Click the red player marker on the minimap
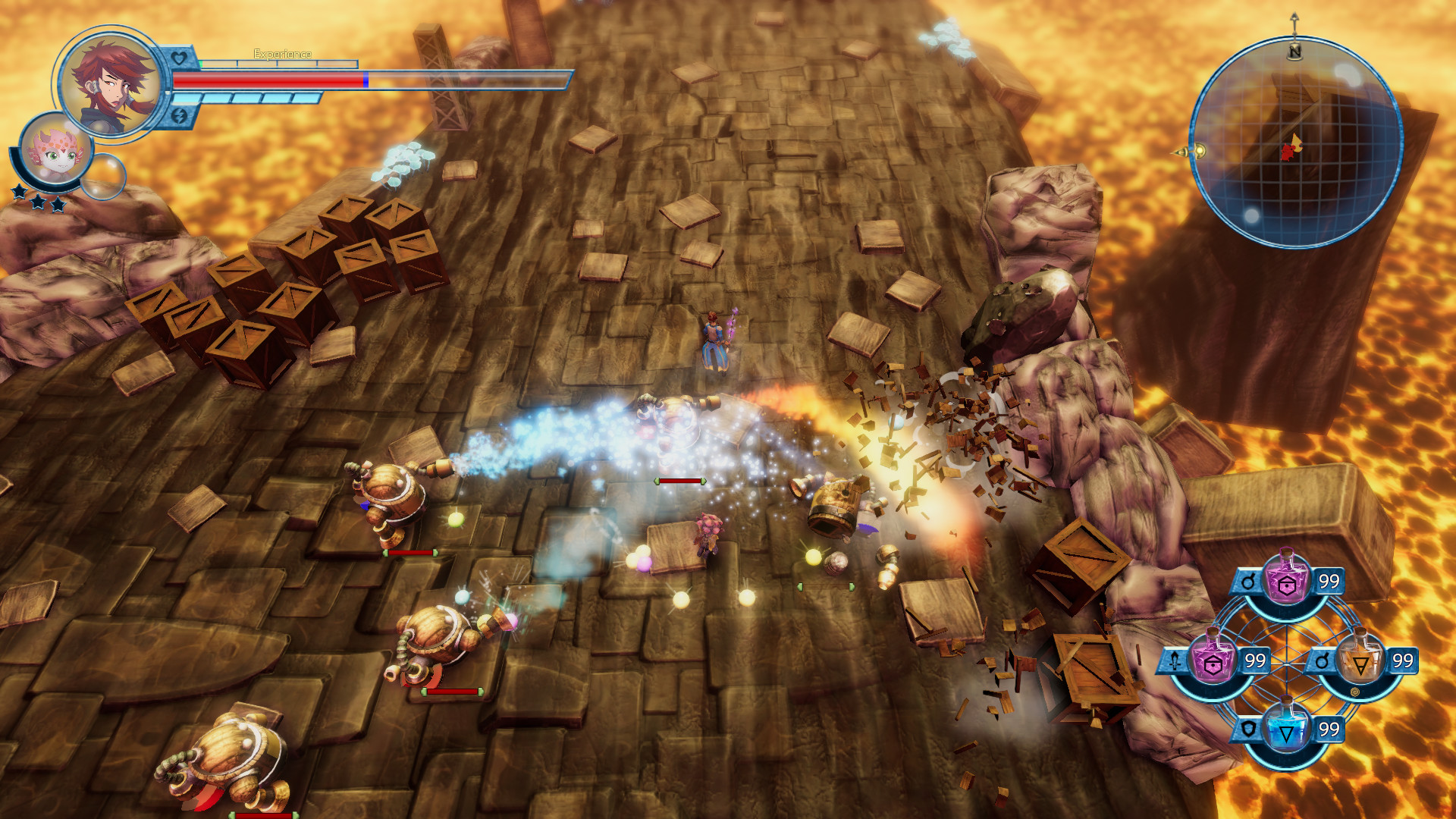Viewport: 1456px width, 819px height. click(1291, 150)
